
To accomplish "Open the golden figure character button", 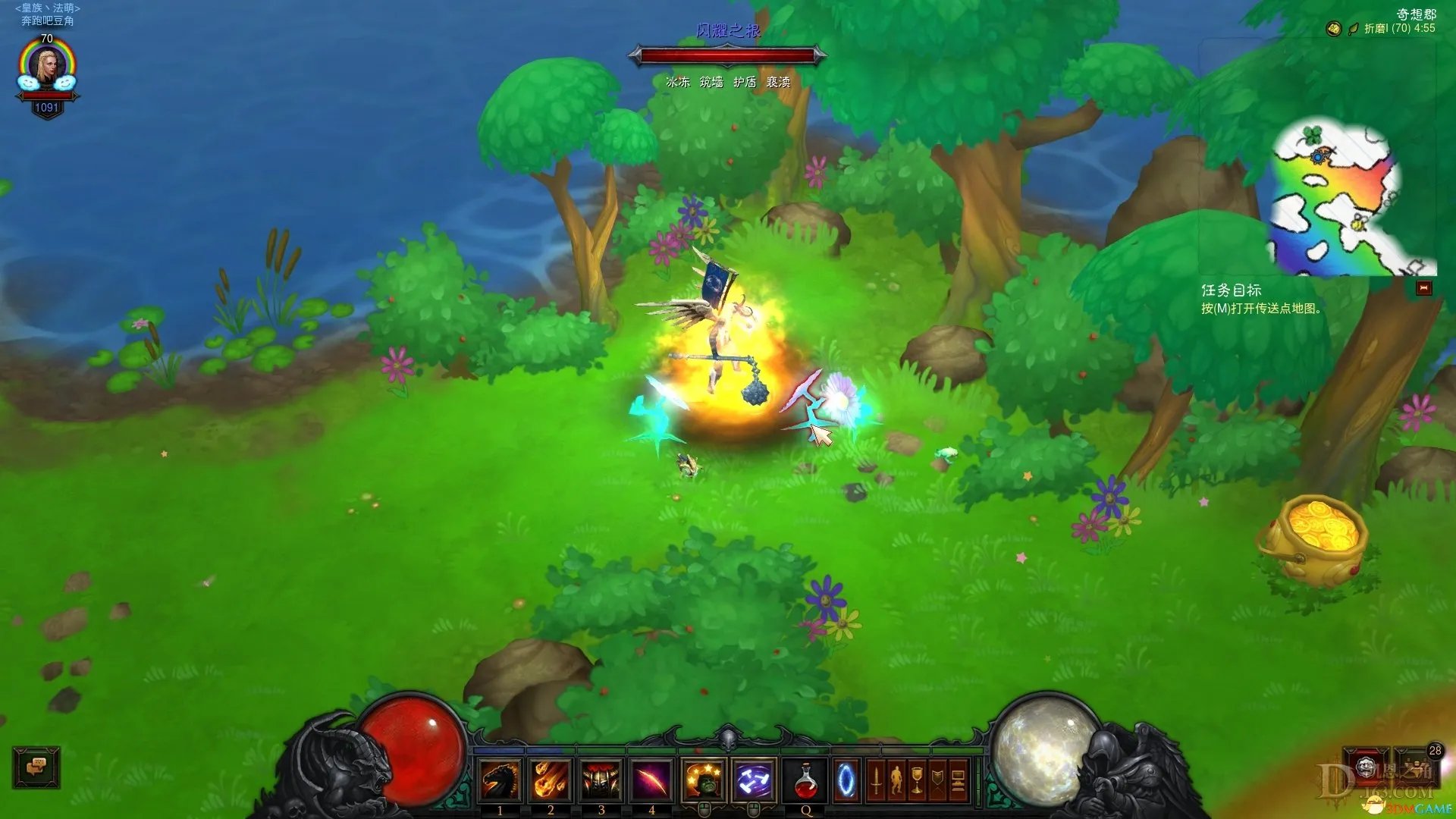I will [x=896, y=780].
